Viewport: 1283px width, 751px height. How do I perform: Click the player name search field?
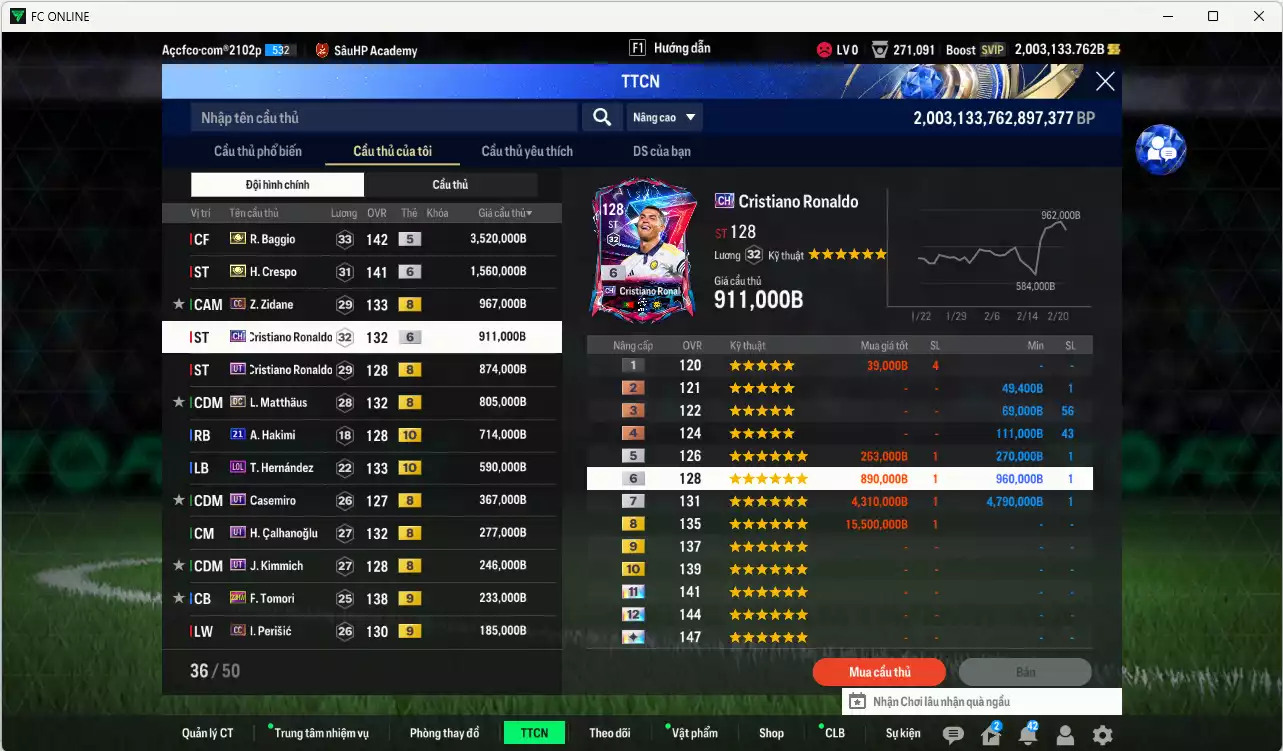pos(383,118)
